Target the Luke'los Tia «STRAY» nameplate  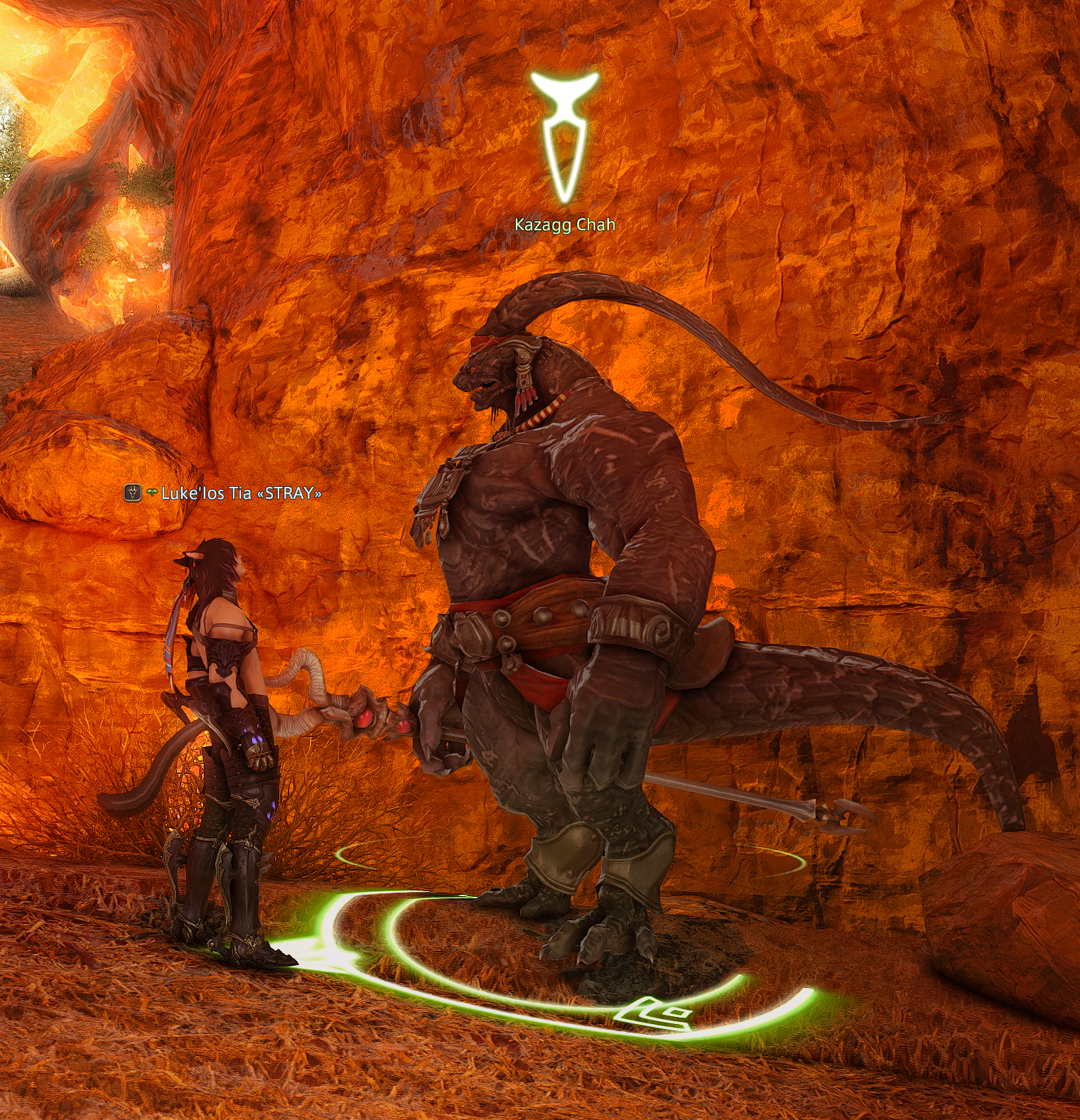241,493
